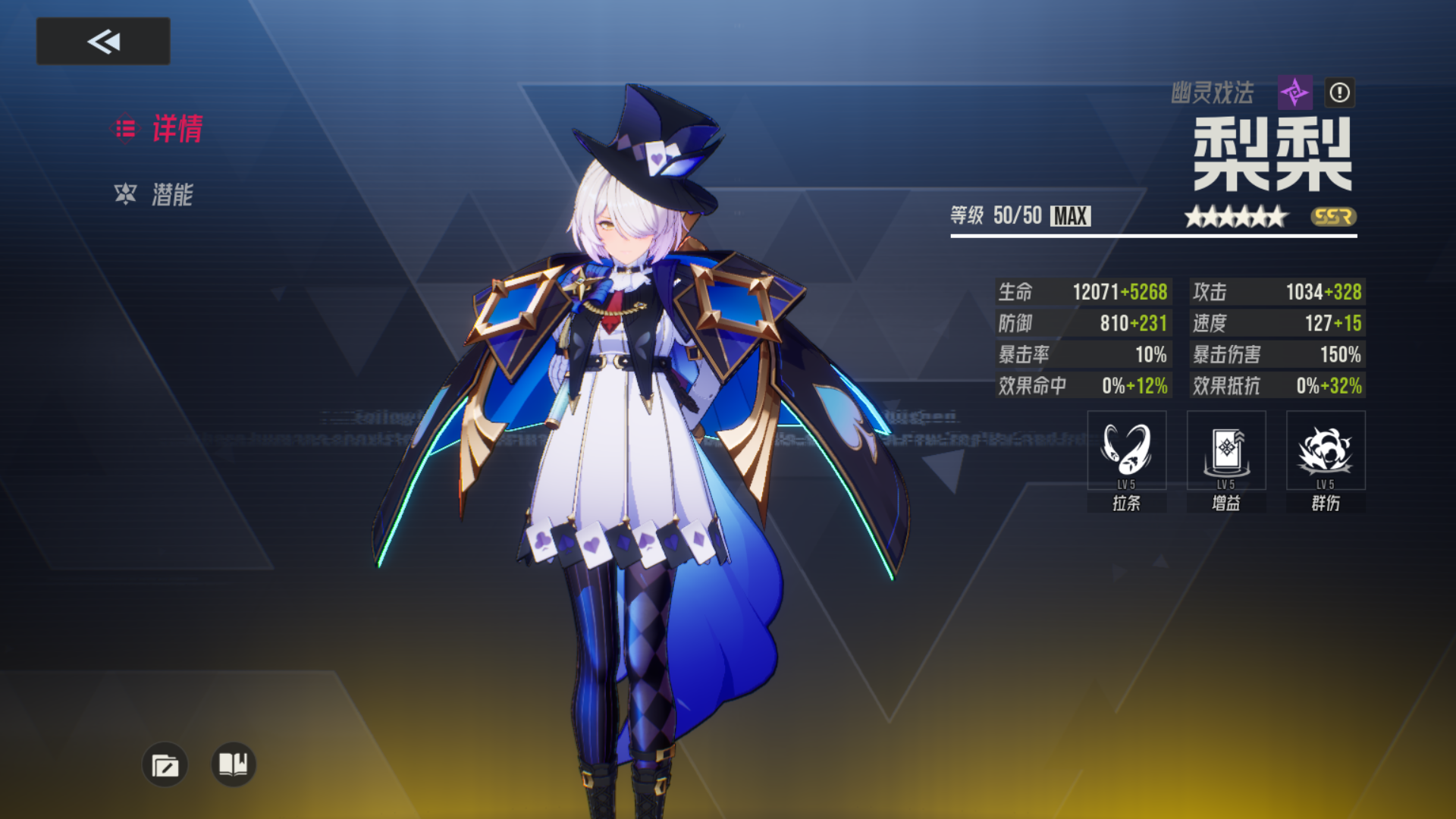
Task: Open the 潜能 potential tab
Action: click(154, 195)
